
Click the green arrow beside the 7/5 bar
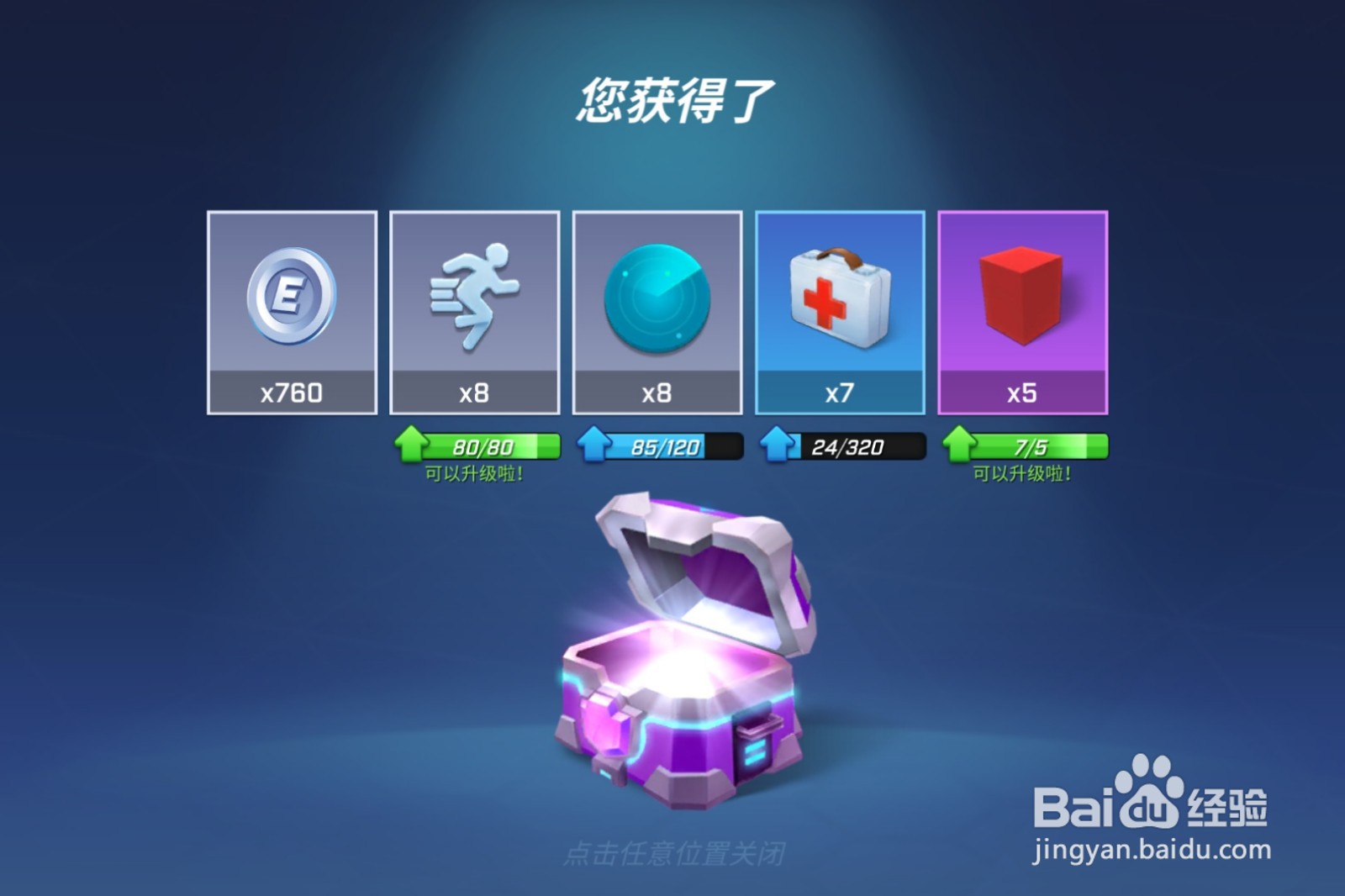tap(959, 445)
